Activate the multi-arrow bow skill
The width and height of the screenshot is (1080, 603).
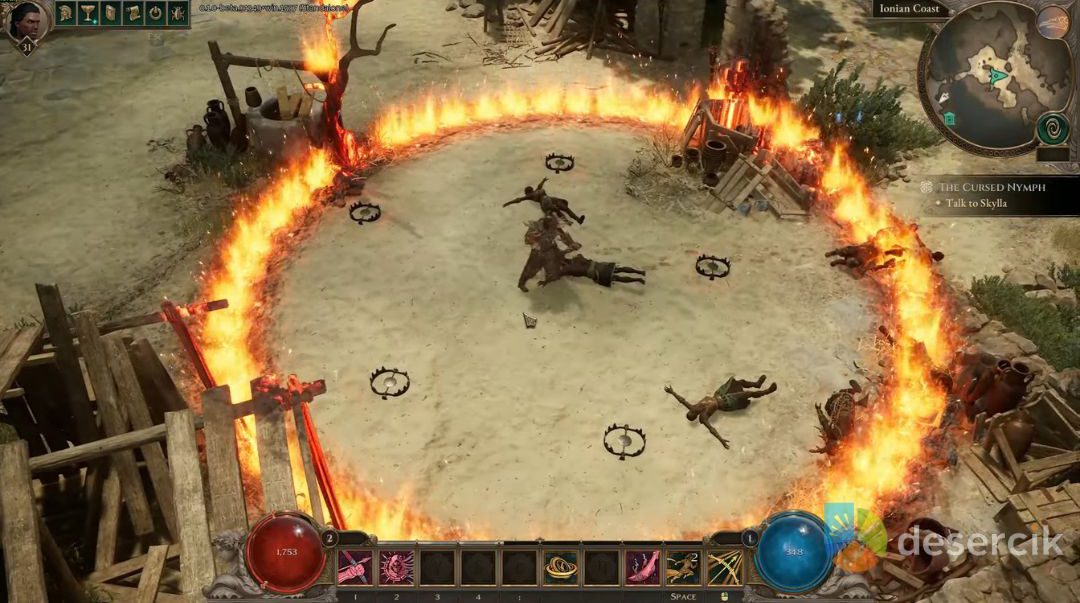724,567
